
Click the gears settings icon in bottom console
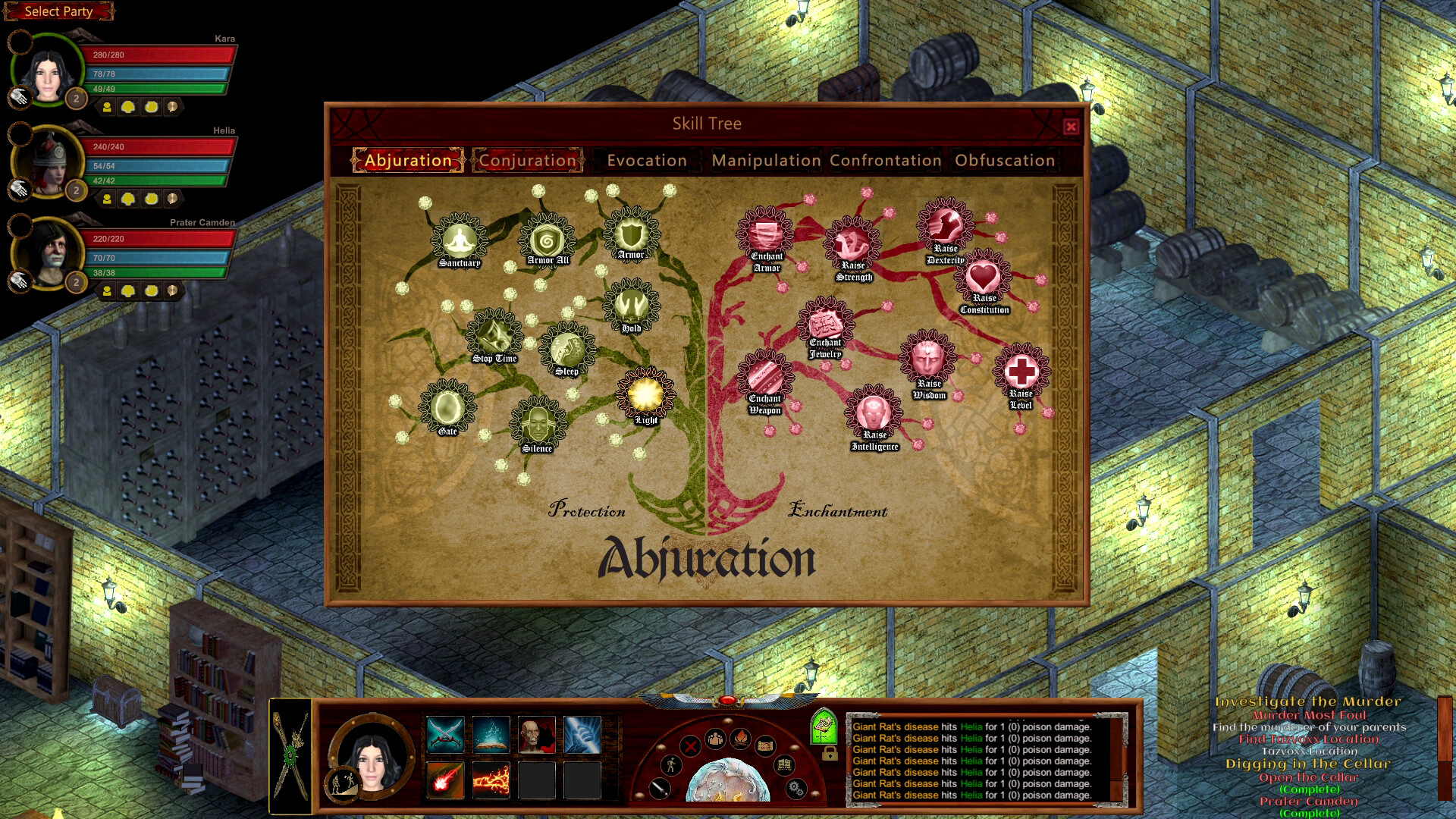tap(795, 790)
